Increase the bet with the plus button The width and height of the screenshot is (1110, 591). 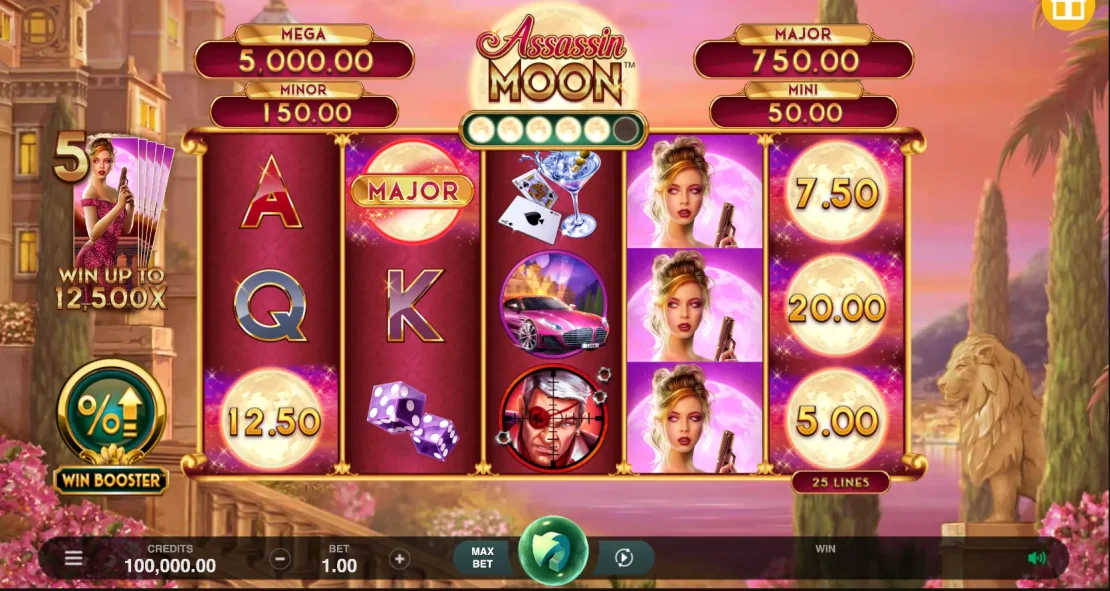click(x=399, y=559)
